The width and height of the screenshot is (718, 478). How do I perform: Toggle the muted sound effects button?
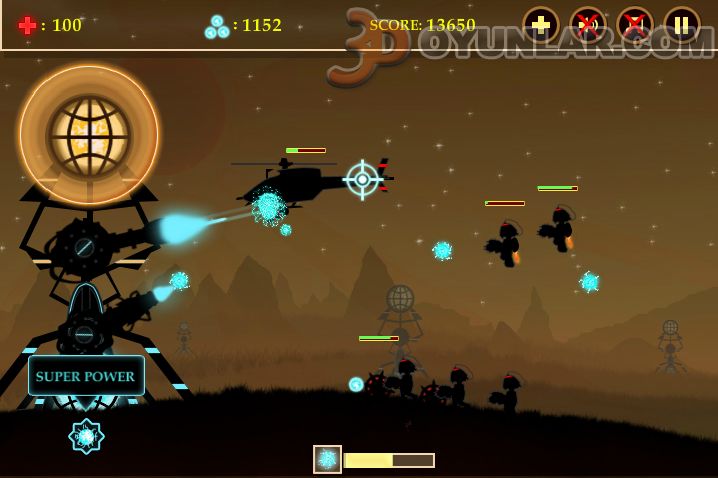[588, 25]
